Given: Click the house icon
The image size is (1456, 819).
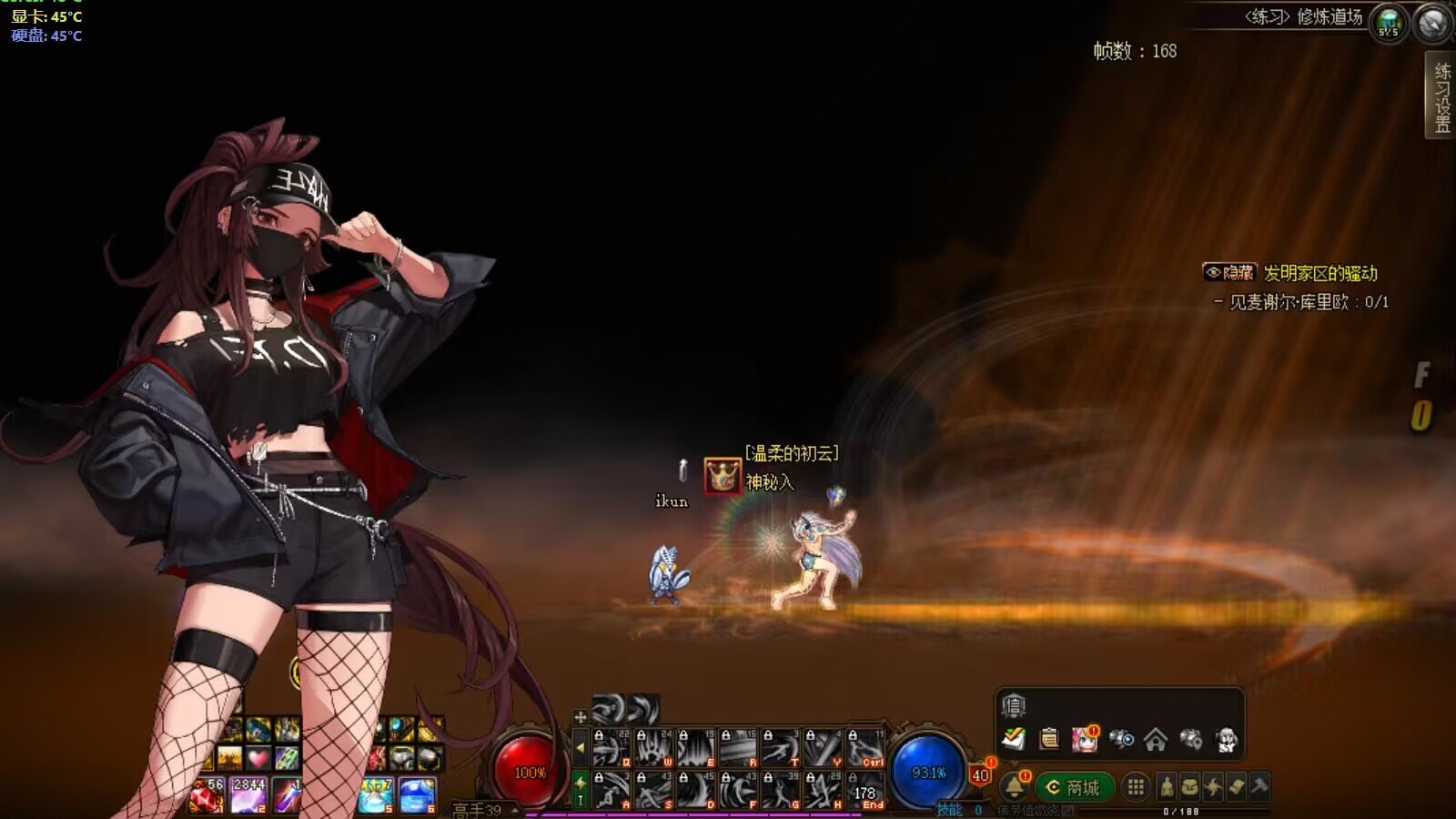Looking at the screenshot, I should [x=1156, y=739].
